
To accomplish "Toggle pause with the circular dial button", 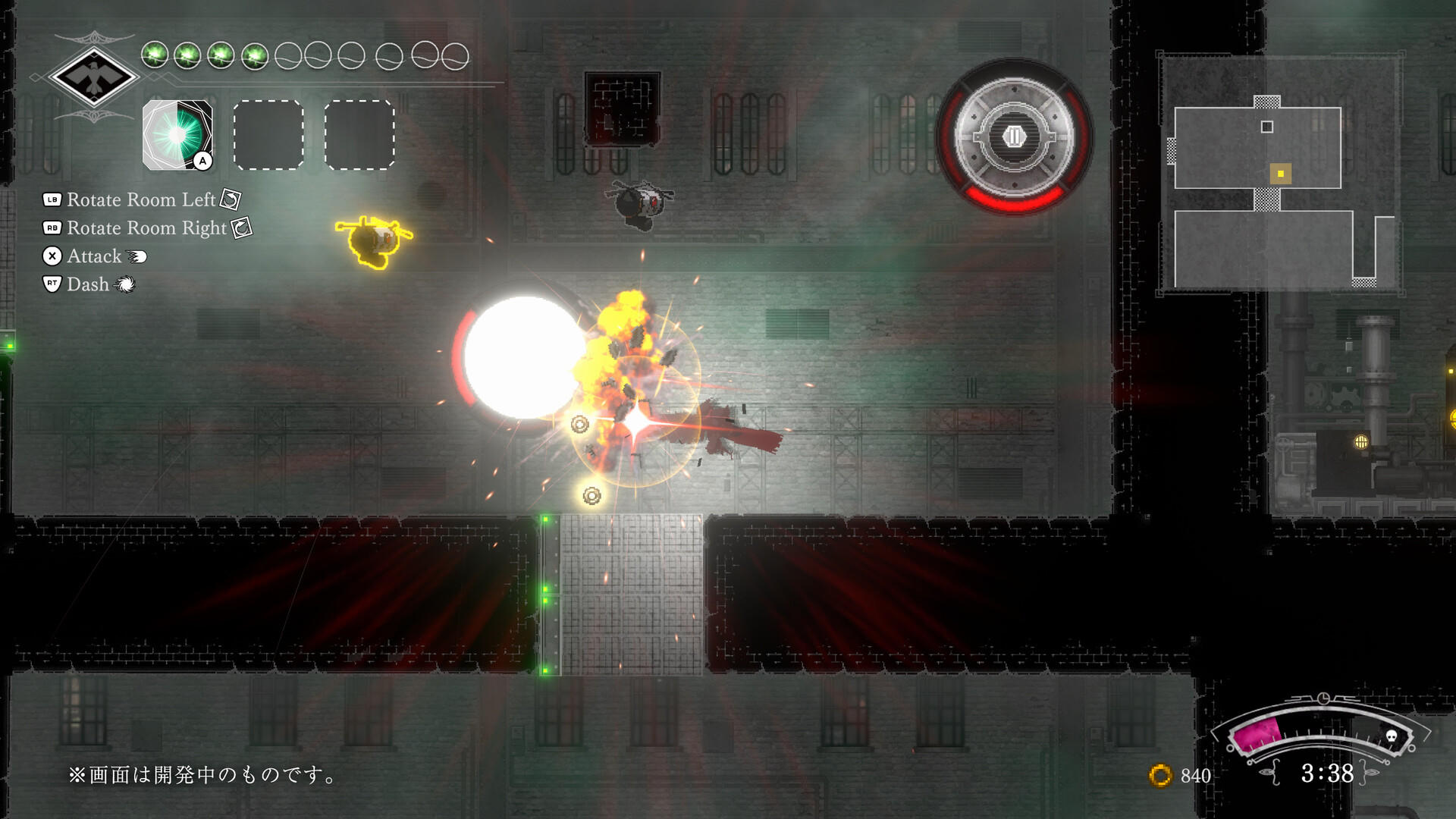I will [1014, 136].
